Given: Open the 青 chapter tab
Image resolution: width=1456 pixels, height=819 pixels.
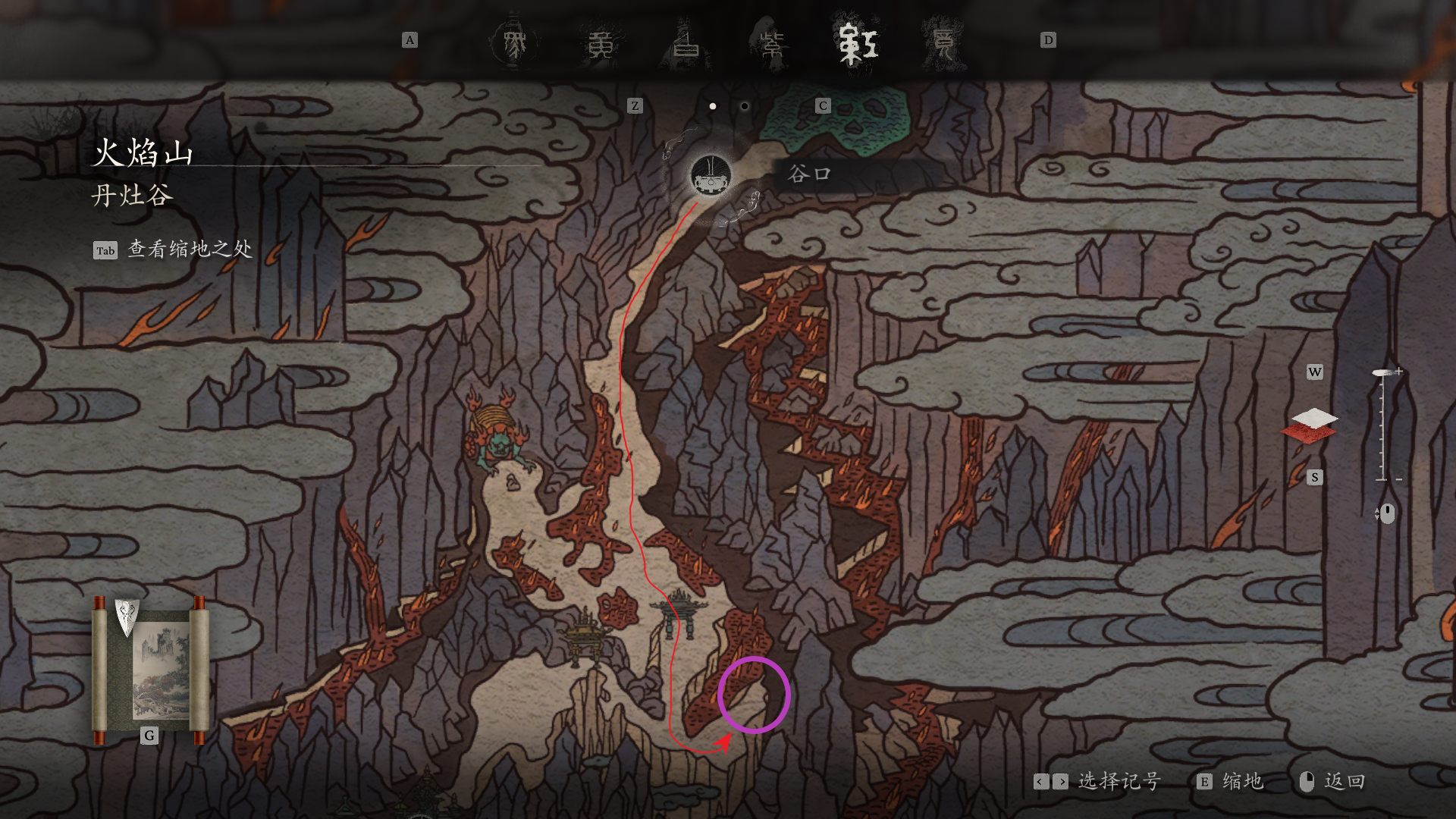Looking at the screenshot, I should click(x=943, y=44).
